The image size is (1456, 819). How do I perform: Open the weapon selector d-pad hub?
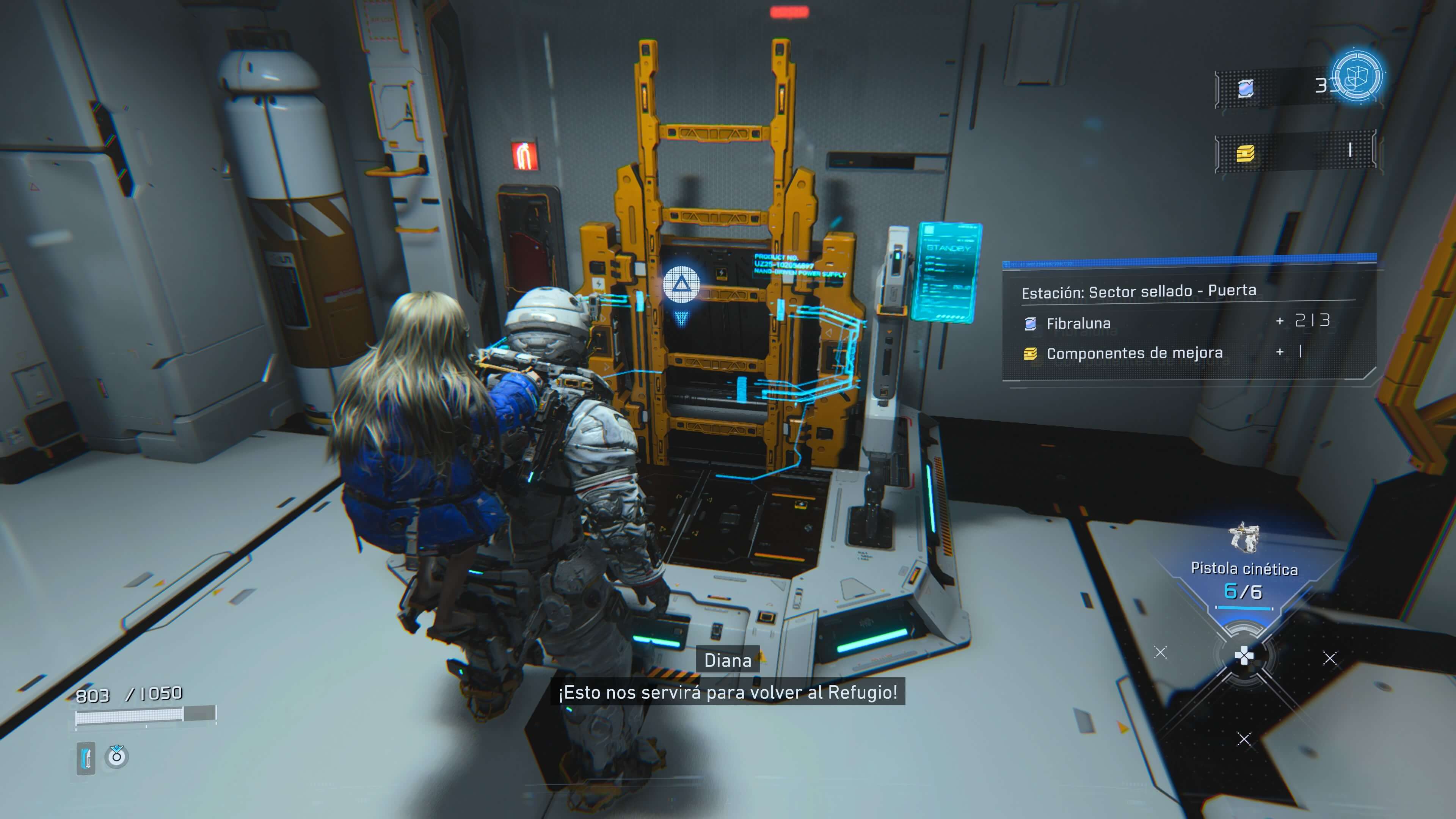click(x=1244, y=656)
